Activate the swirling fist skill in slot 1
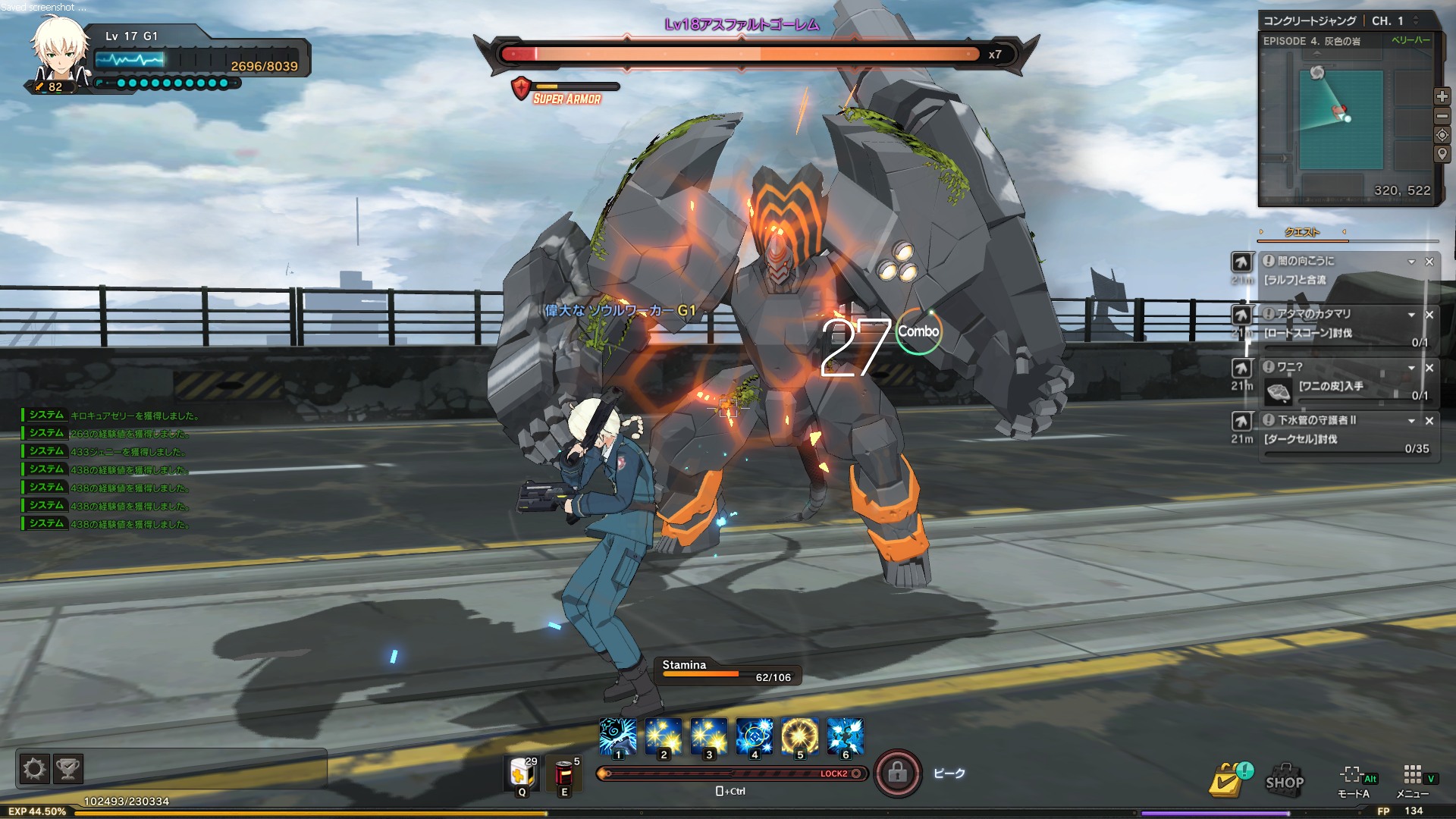The image size is (1456, 819). 618,736
